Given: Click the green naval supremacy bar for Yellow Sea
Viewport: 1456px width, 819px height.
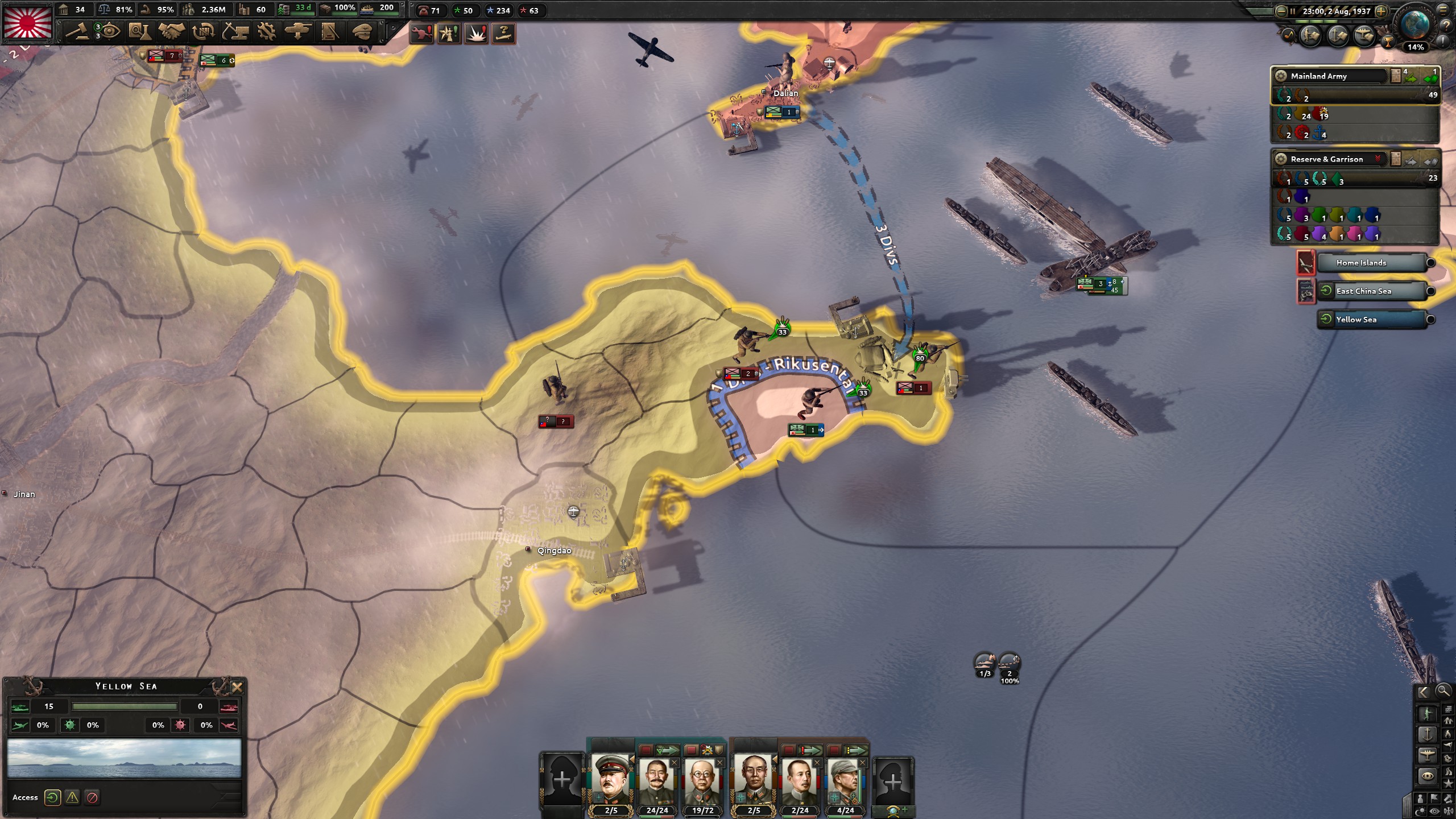Looking at the screenshot, I should (x=124, y=706).
